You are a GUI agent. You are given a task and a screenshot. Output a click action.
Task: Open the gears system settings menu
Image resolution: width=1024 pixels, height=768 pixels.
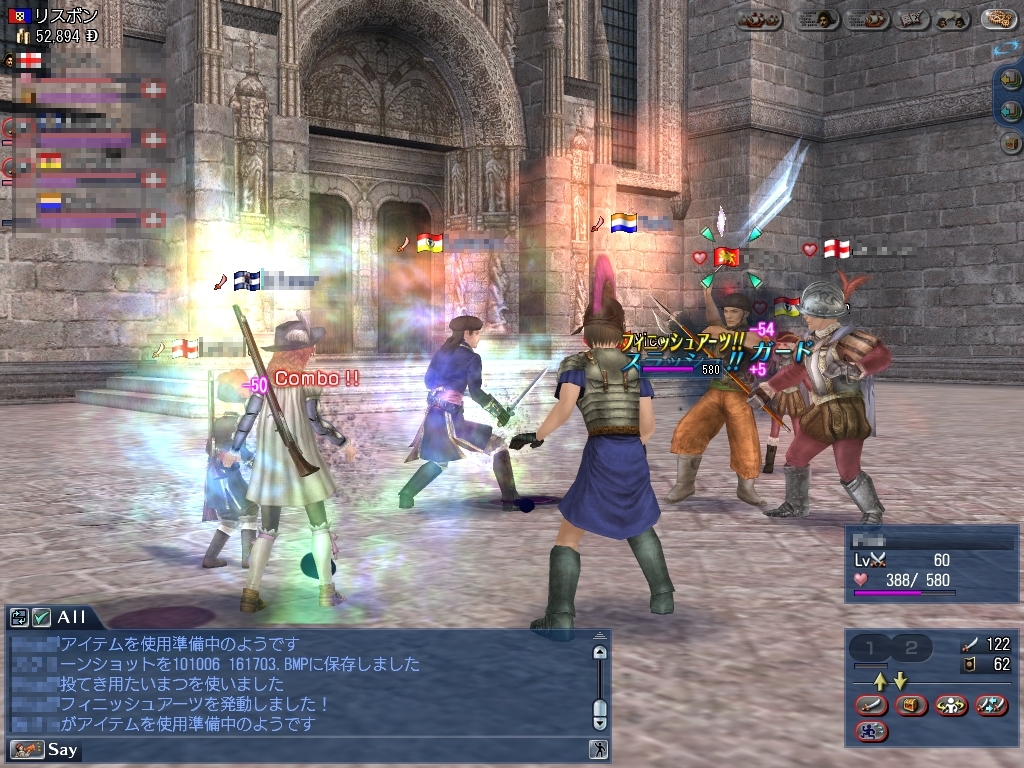coord(998,19)
